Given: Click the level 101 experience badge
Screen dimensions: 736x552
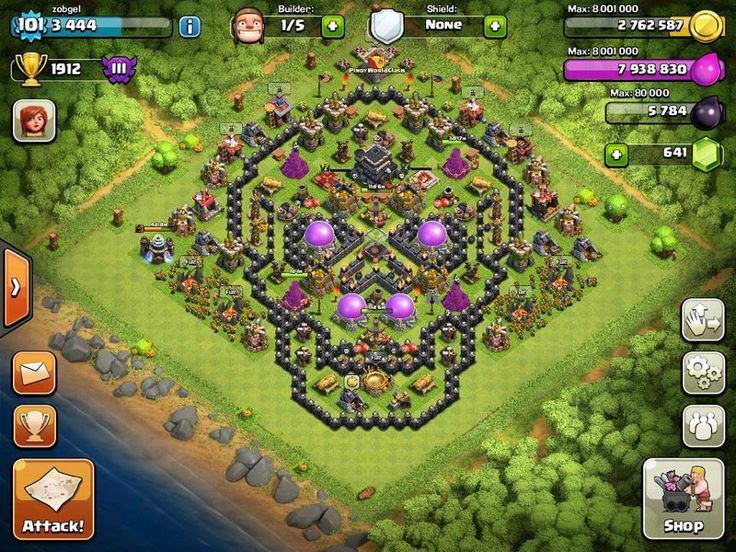Looking at the screenshot, I should click(31, 25).
